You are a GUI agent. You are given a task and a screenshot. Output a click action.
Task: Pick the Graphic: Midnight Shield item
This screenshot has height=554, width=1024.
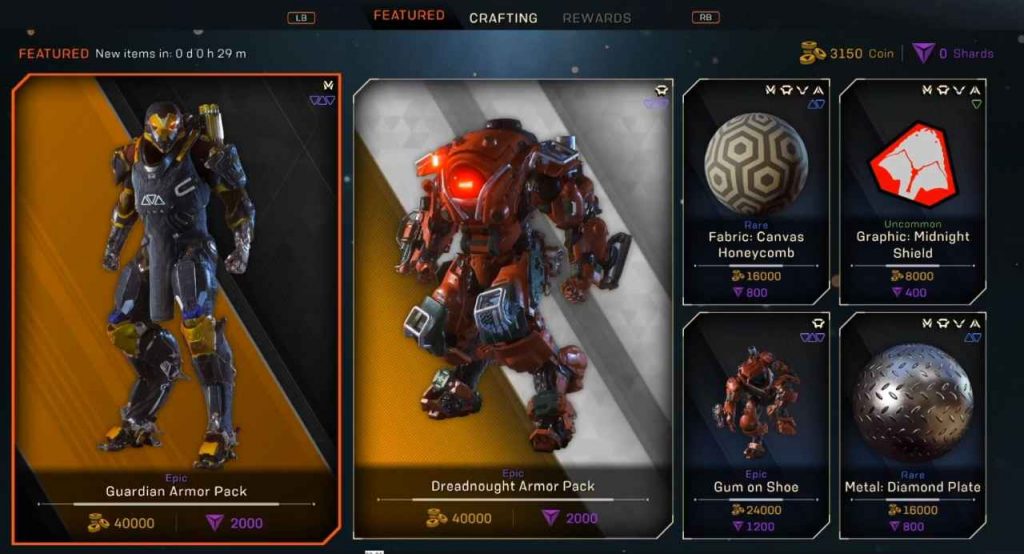point(912,190)
